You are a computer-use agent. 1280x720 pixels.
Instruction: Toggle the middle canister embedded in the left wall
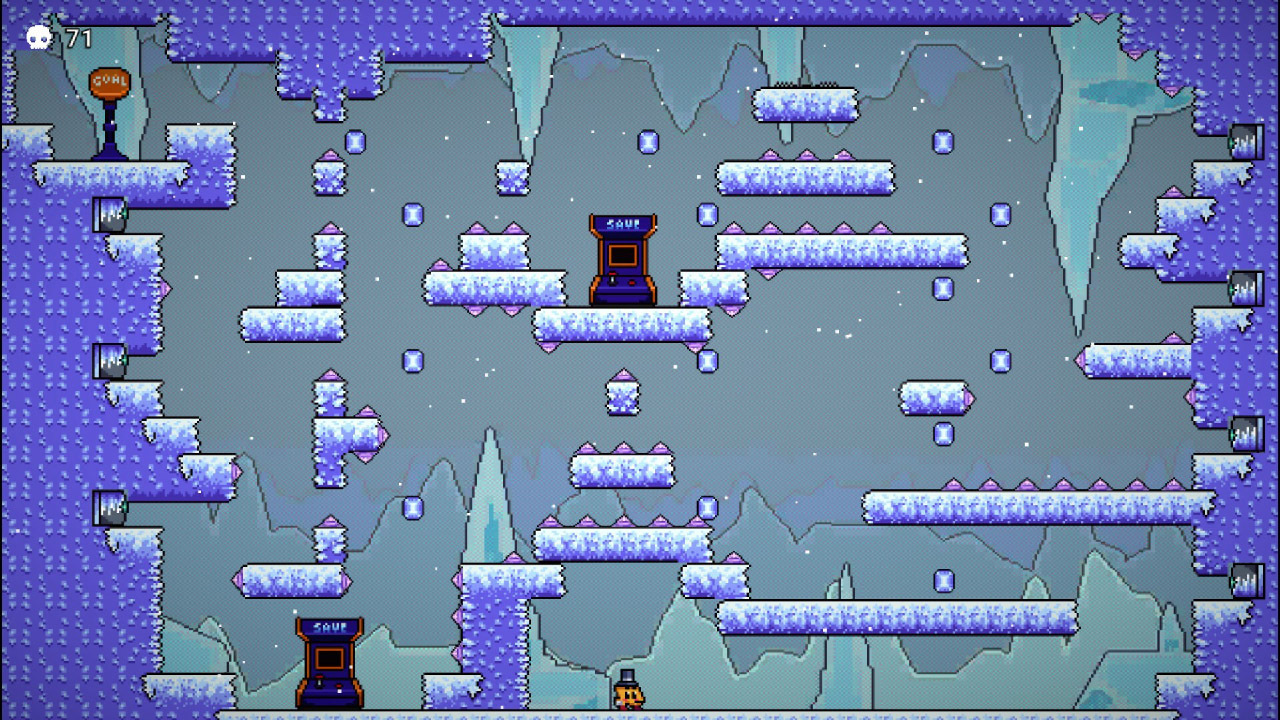(x=109, y=358)
